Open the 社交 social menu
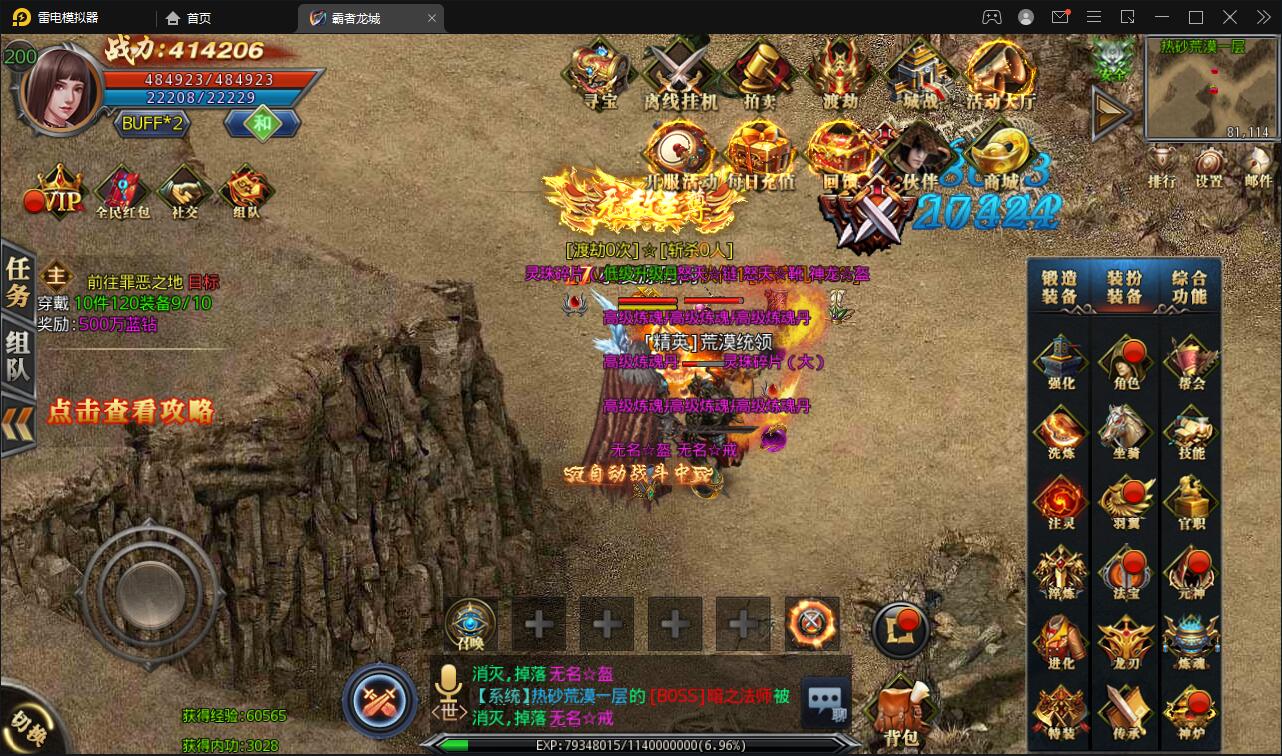 point(184,190)
